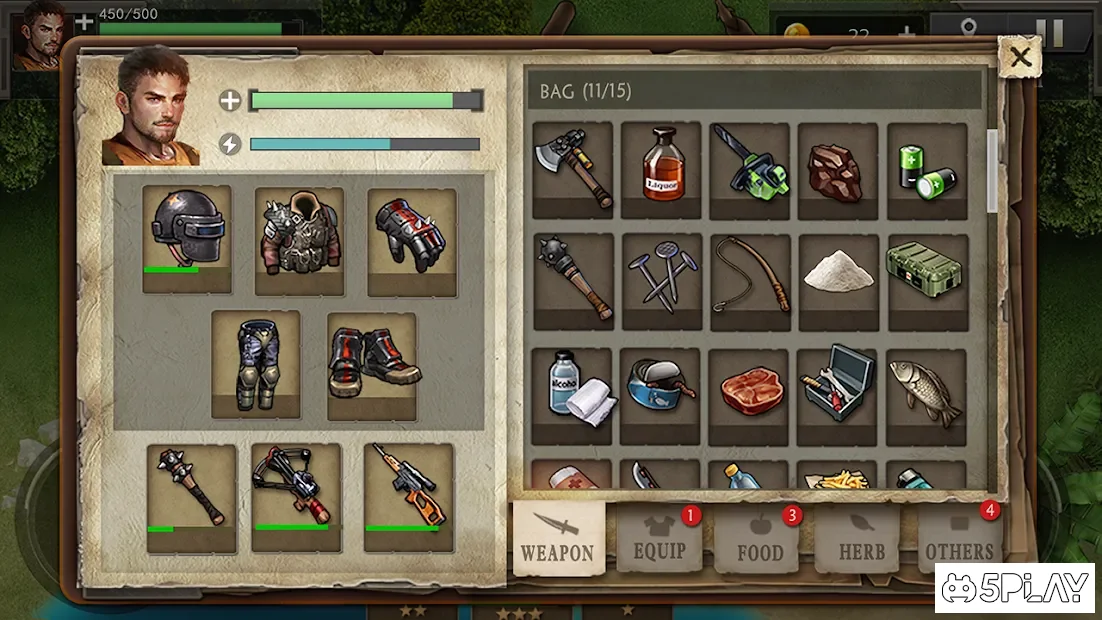Close the inventory panel

coord(1019,58)
